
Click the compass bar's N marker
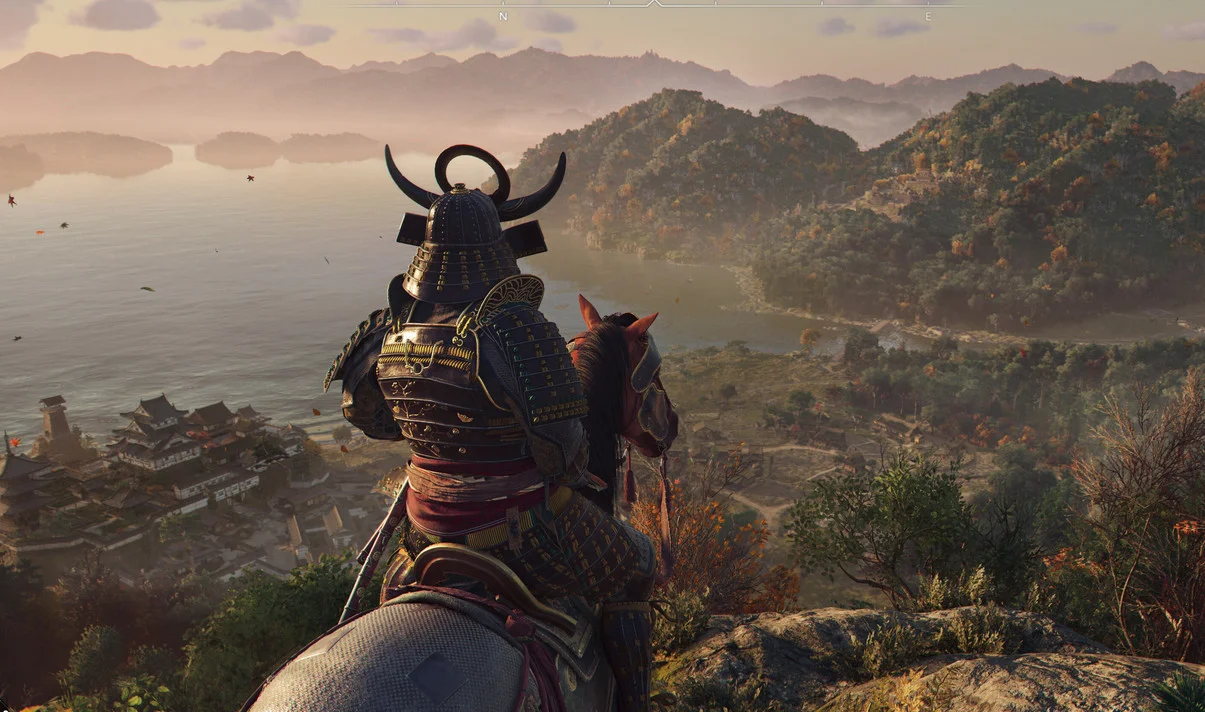click(502, 16)
